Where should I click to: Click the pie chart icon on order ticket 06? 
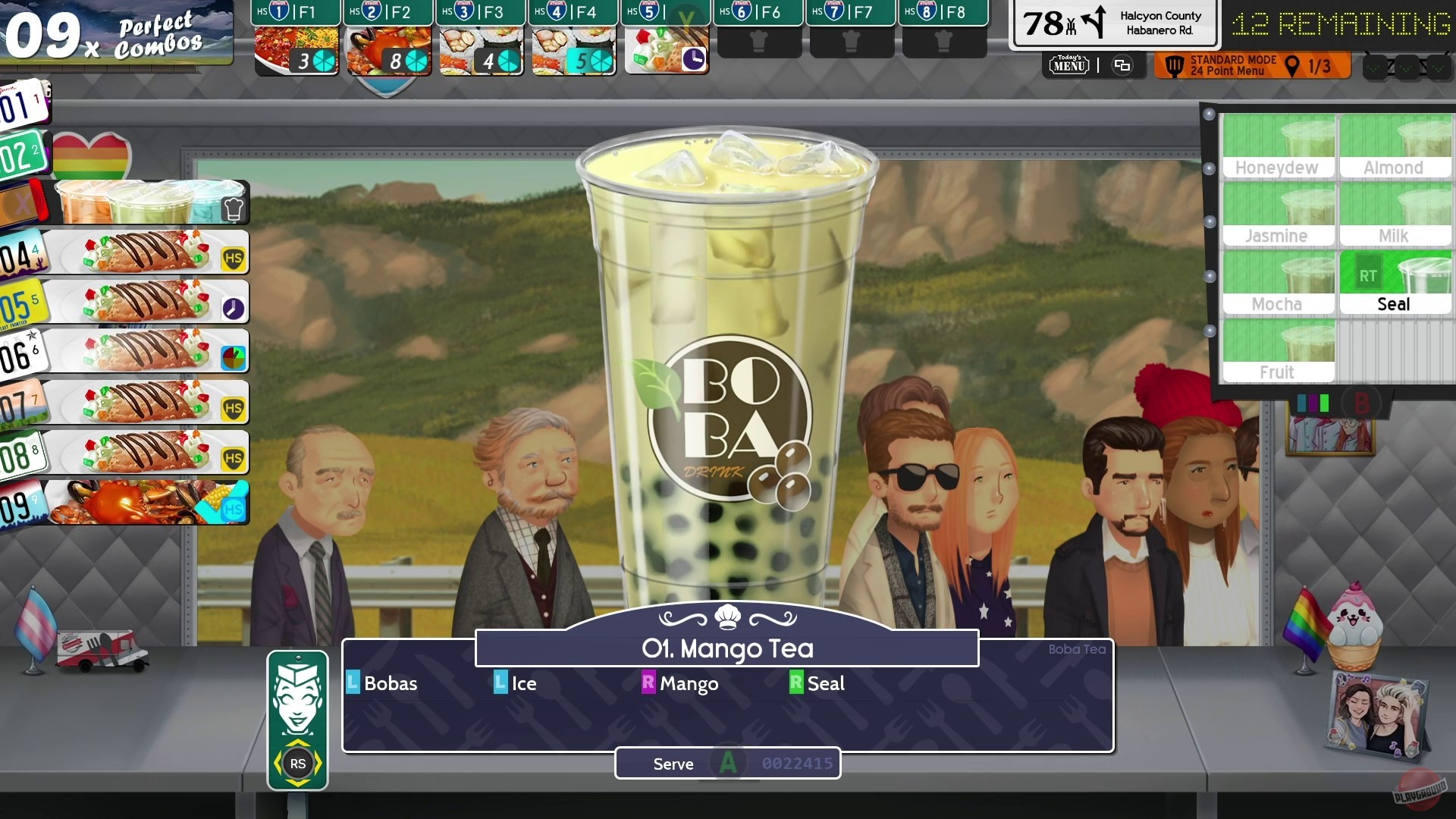[x=234, y=353]
